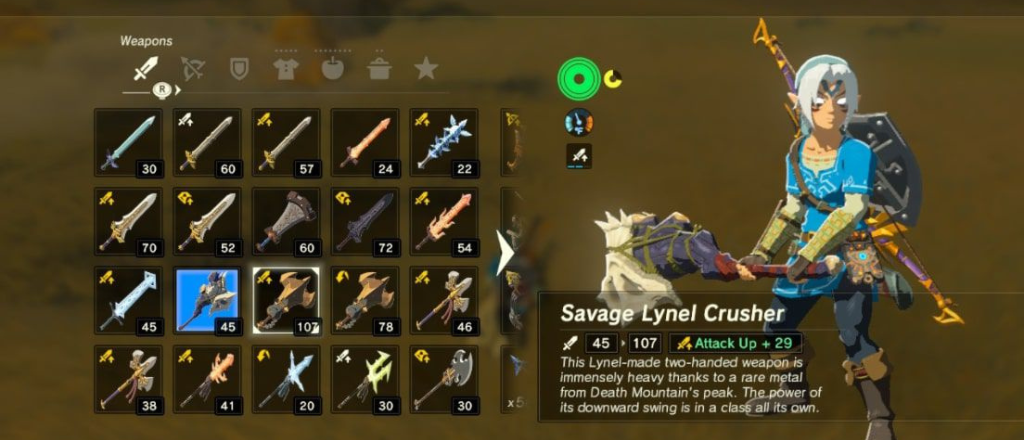Select the dark sword with attack 72

pyautogui.click(x=364, y=221)
